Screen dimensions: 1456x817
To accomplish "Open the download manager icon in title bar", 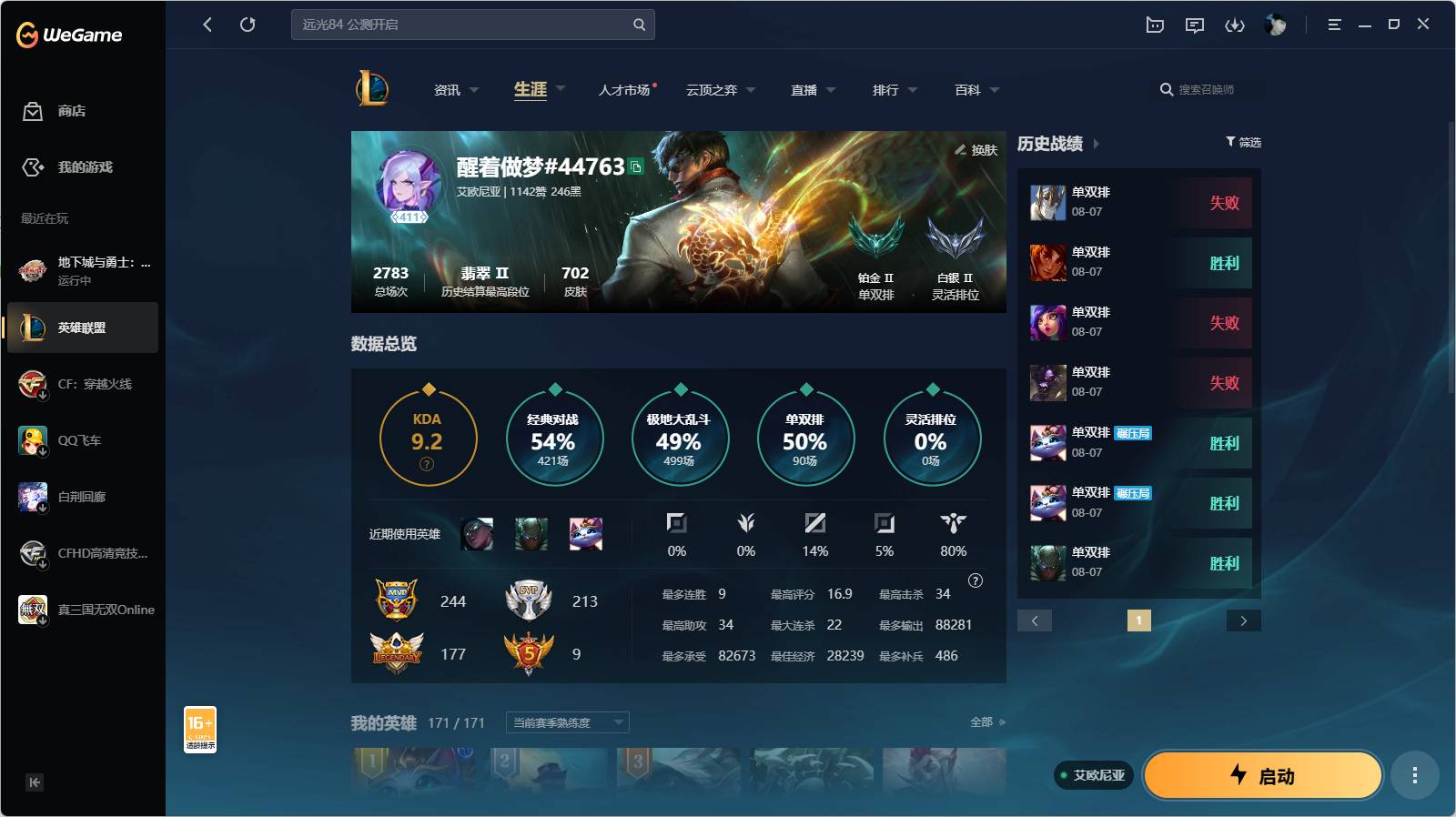I will coord(1236,25).
